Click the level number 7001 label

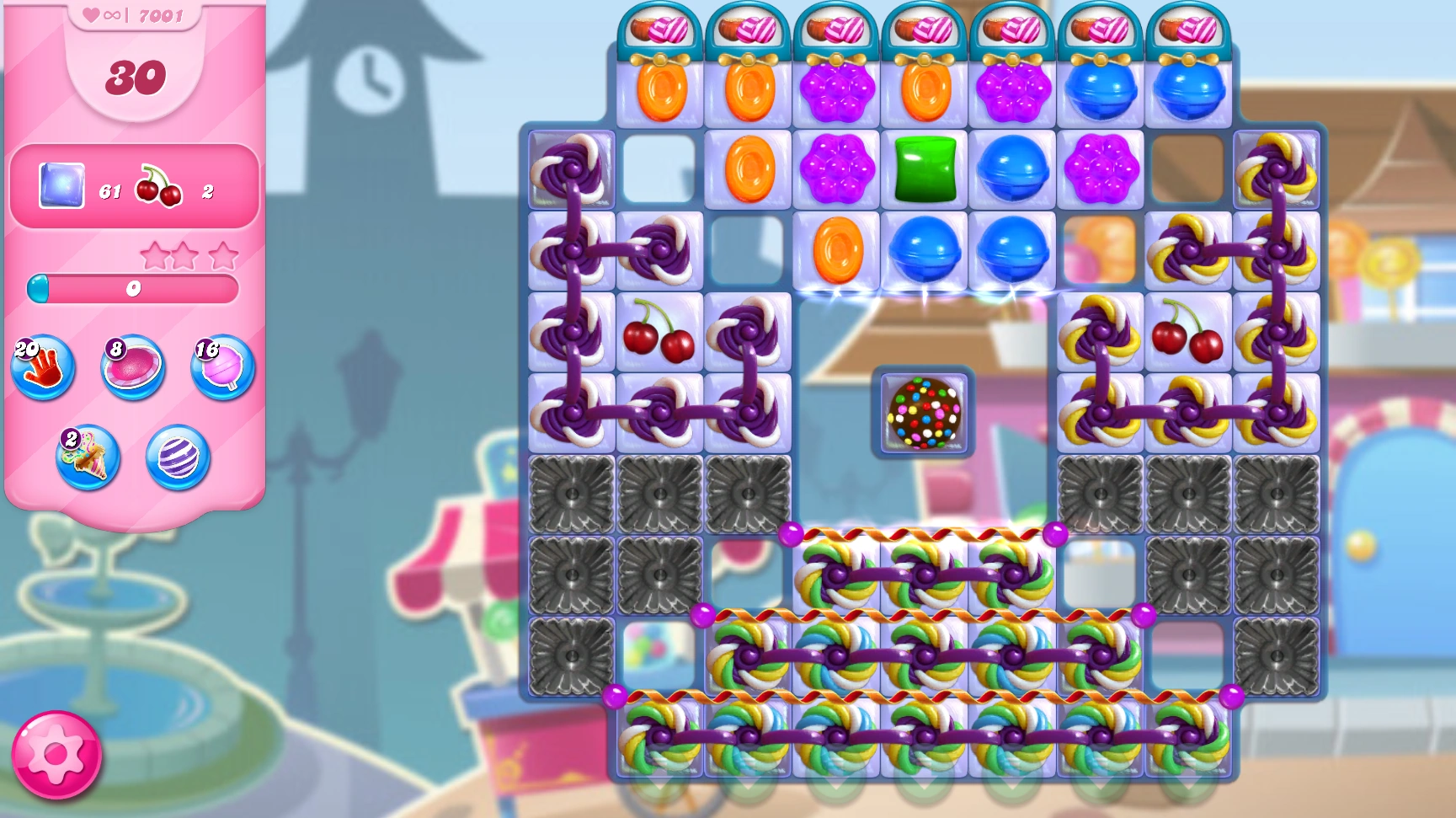[x=162, y=13]
